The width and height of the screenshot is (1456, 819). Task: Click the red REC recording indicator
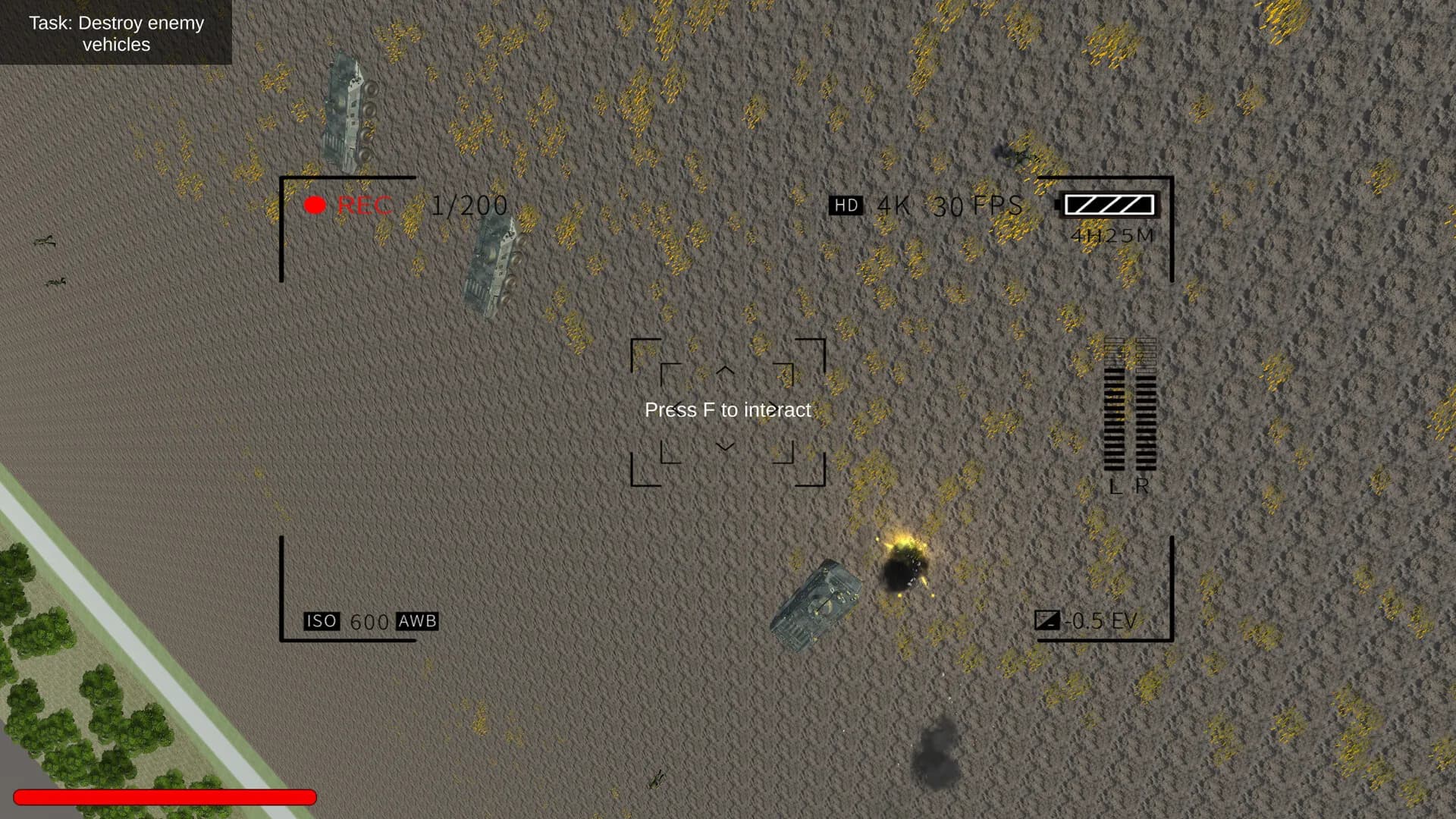click(314, 204)
